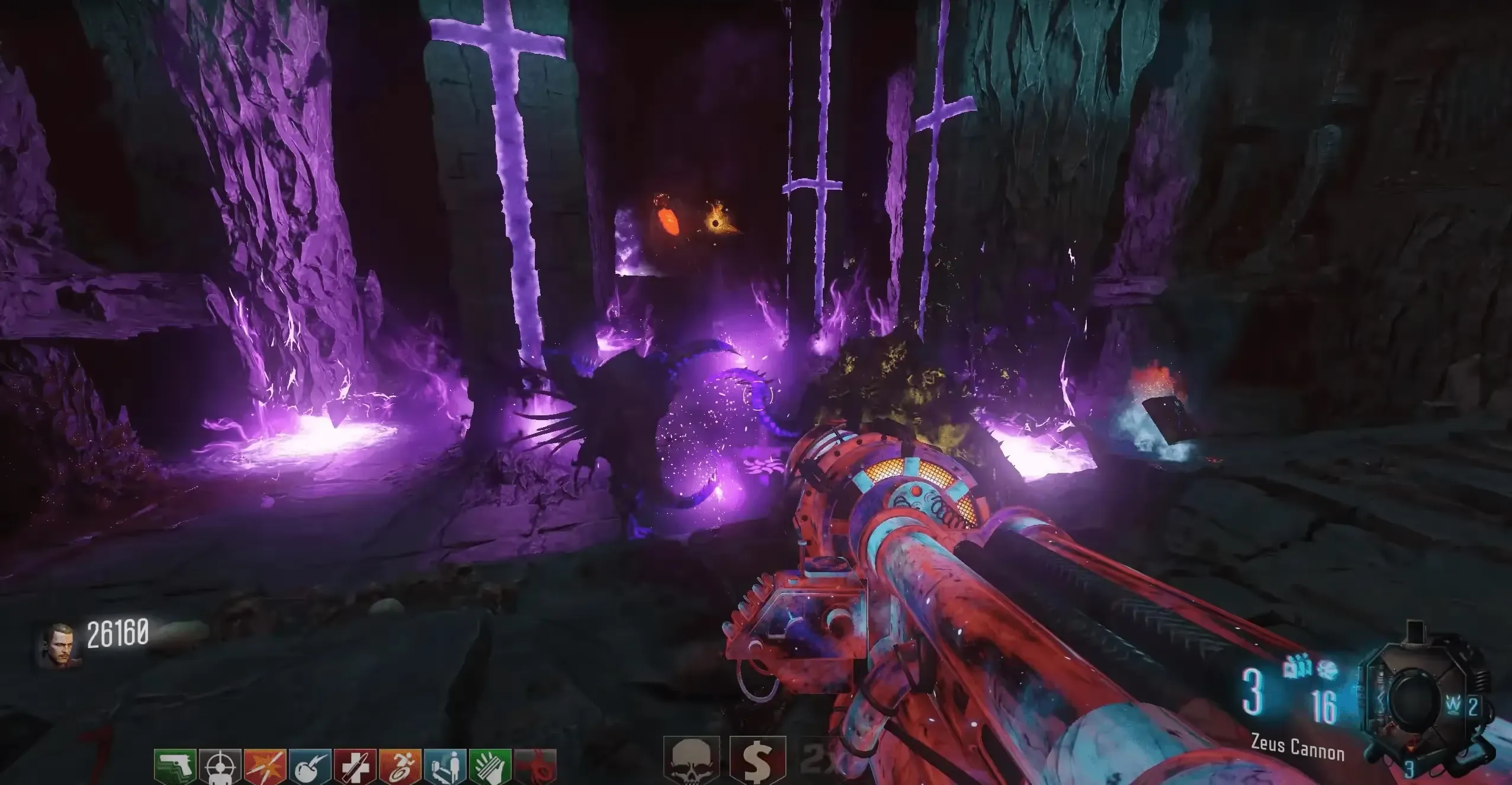Image resolution: width=1512 pixels, height=785 pixels.
Task: Click the green hand Speed Cola perk
Action: click(x=490, y=767)
